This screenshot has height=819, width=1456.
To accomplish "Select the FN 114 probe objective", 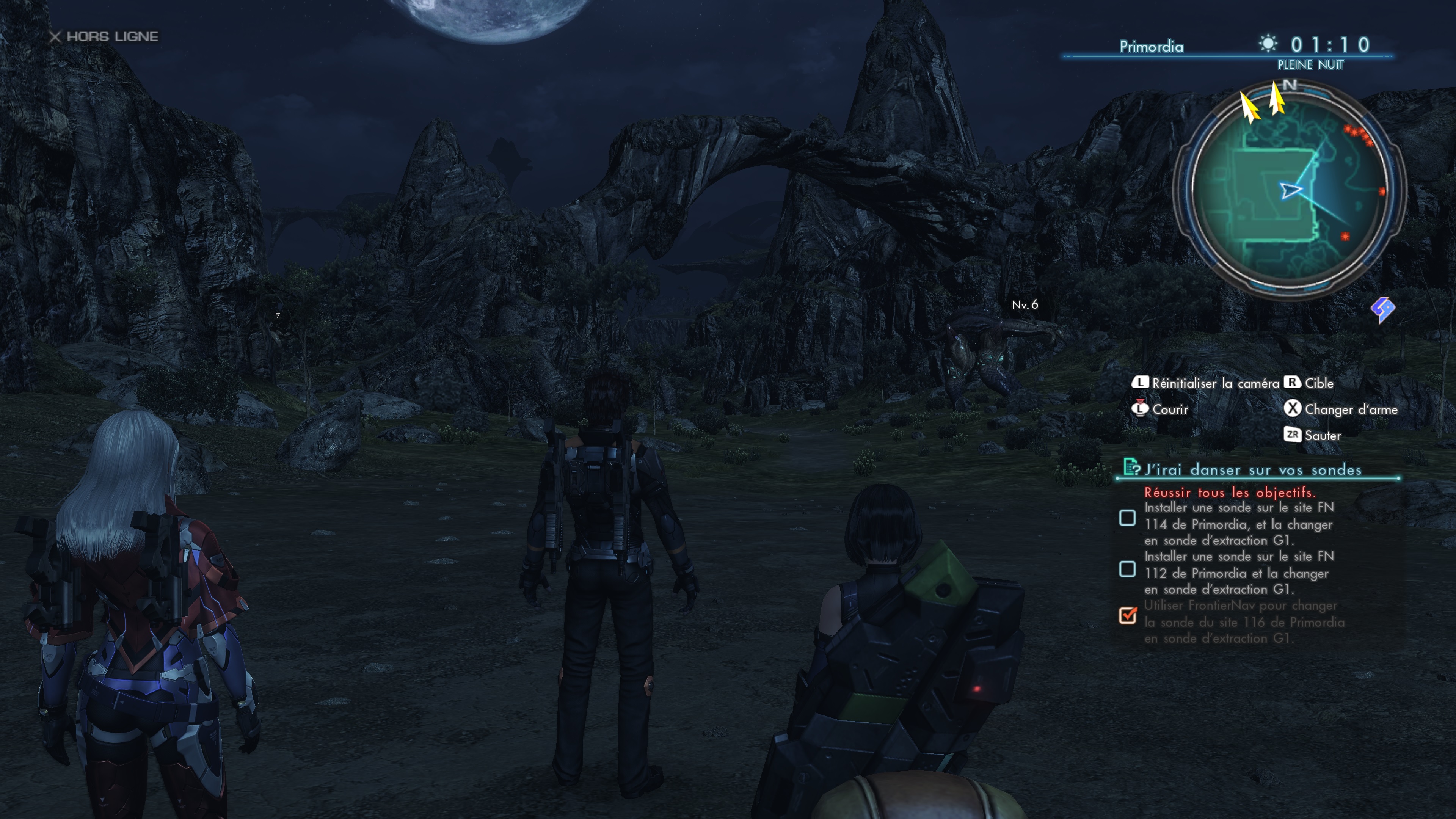I will click(x=1238, y=524).
